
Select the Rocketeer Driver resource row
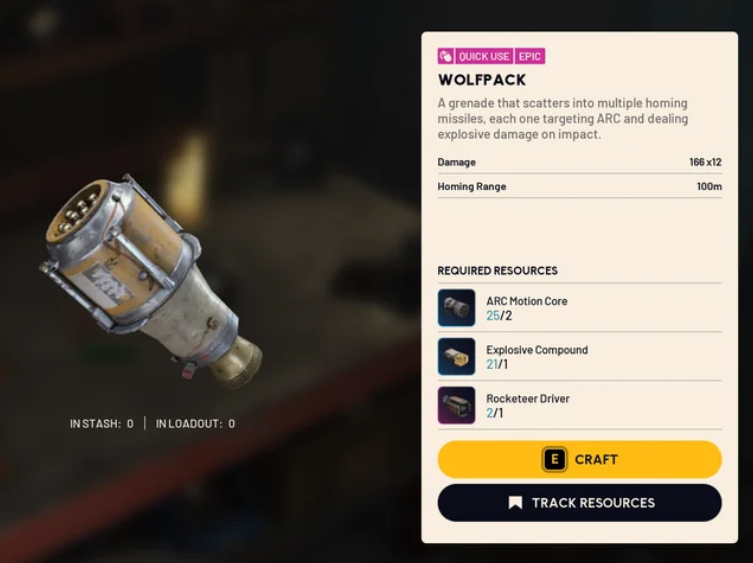[x=579, y=405]
